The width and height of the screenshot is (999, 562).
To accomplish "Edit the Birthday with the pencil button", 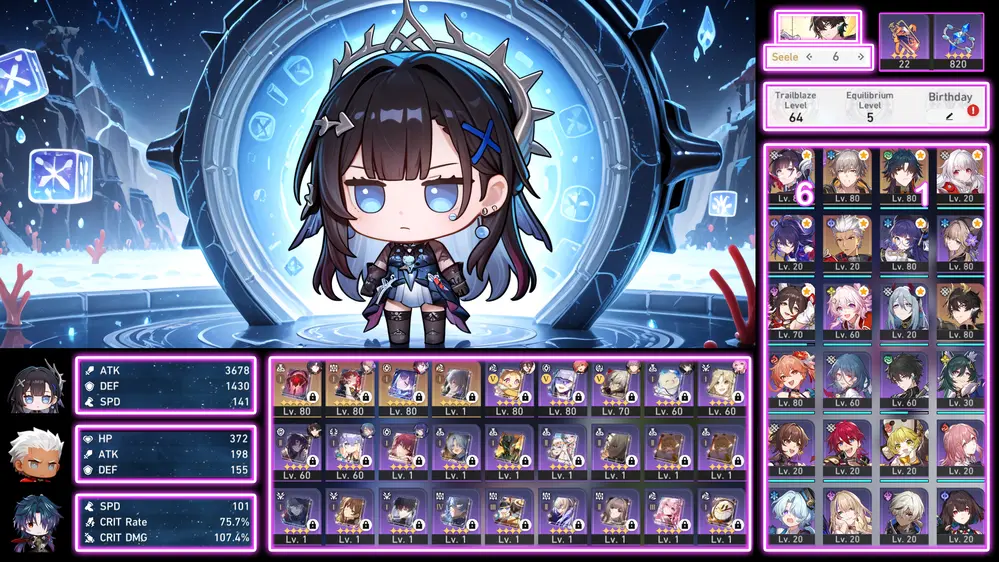I will [x=949, y=117].
